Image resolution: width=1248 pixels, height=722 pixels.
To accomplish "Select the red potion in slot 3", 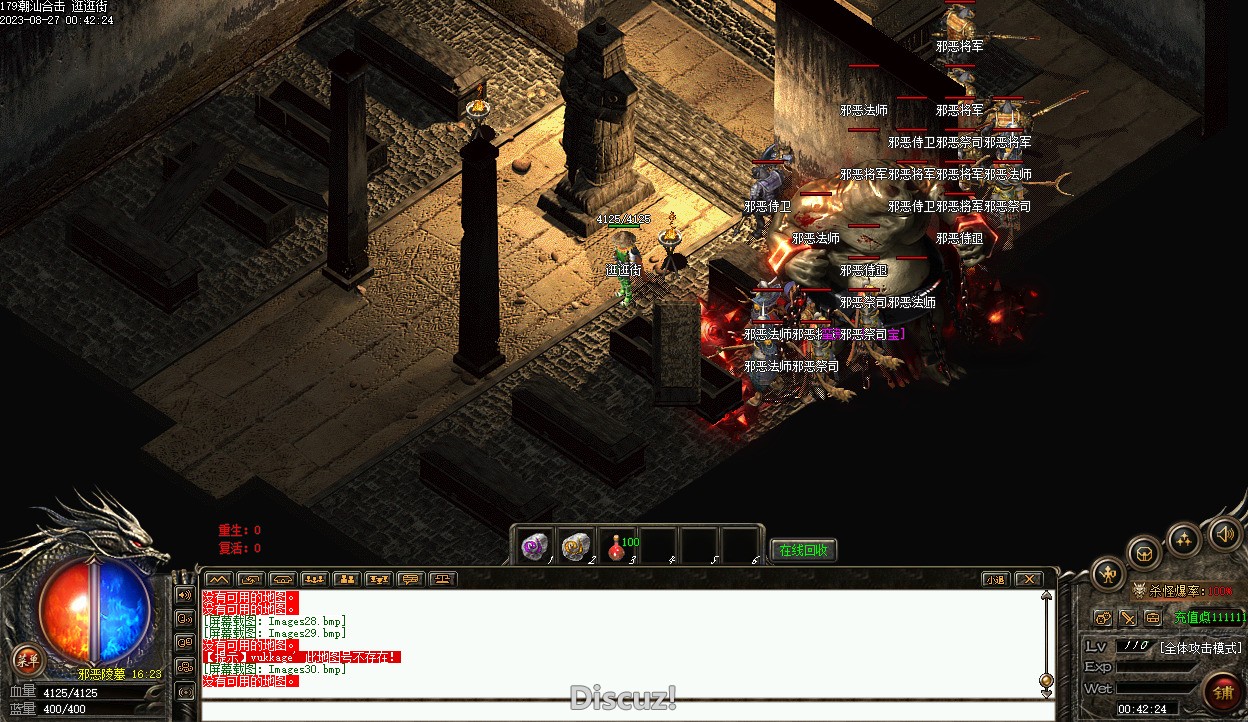I will pyautogui.click(x=617, y=546).
